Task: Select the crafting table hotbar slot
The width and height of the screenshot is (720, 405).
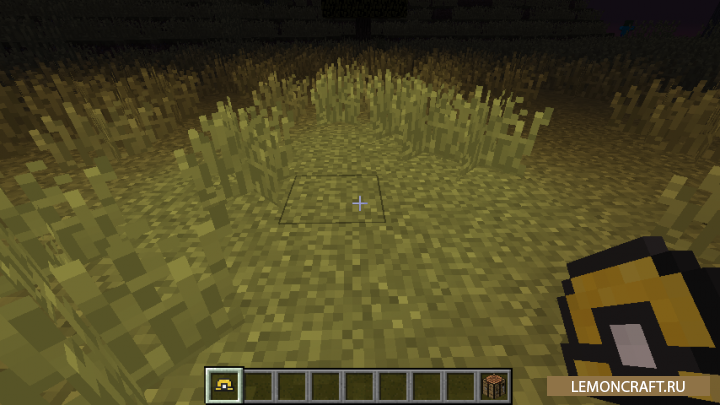Action: click(494, 385)
